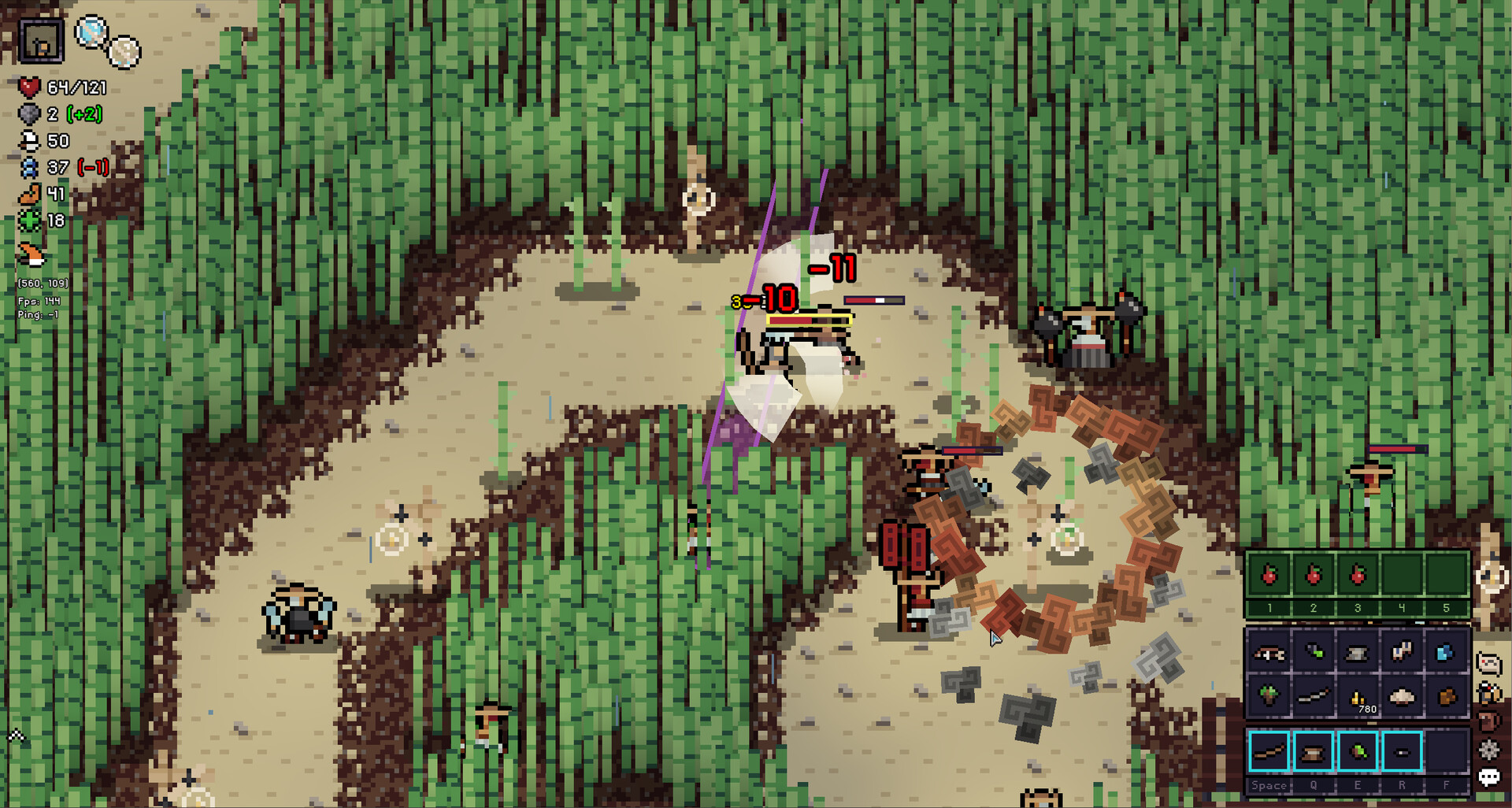Viewport: 1512px width, 808px height.
Task: Expand the empty F ability slot
Action: click(1445, 751)
